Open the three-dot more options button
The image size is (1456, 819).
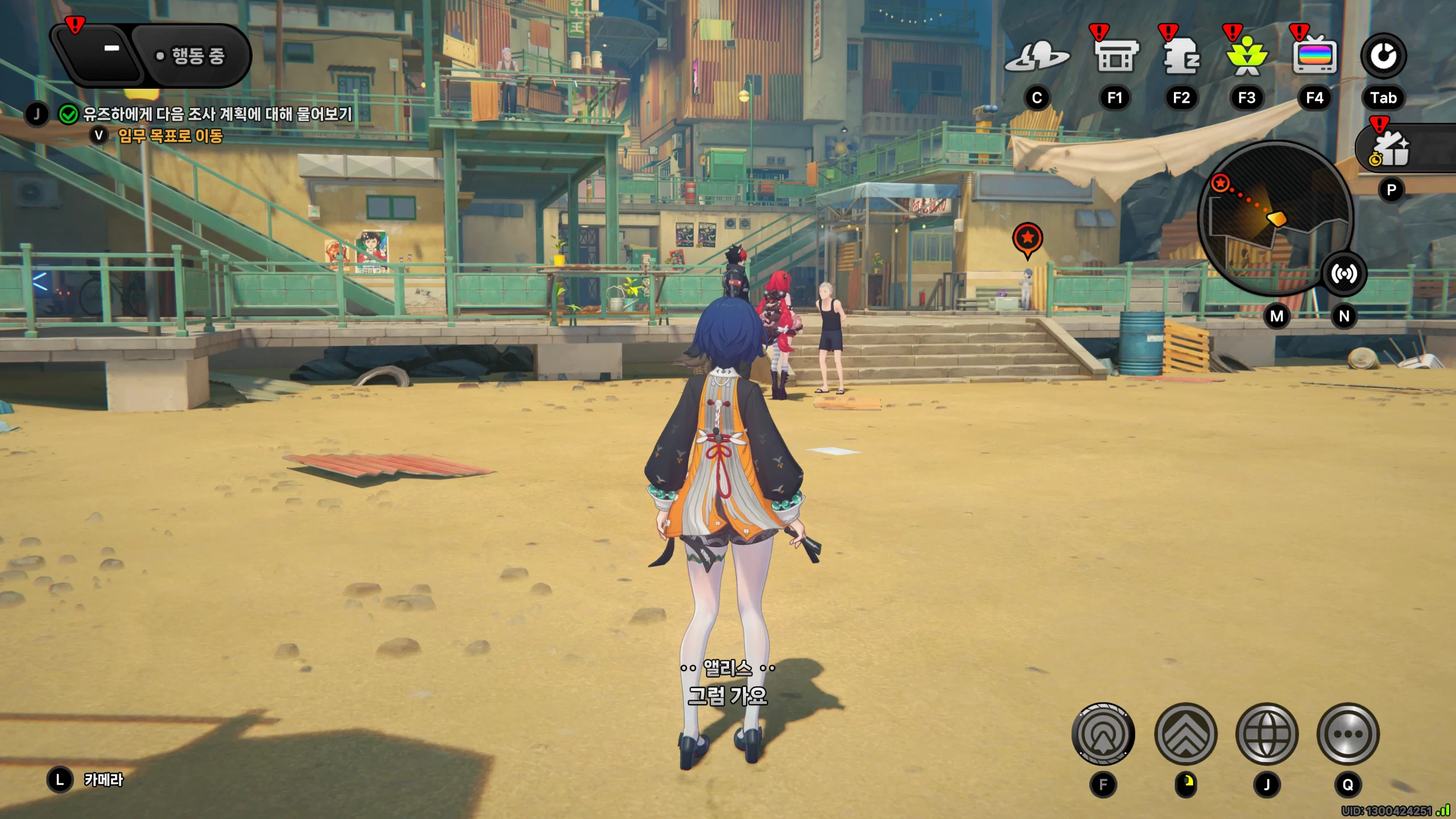[1348, 734]
